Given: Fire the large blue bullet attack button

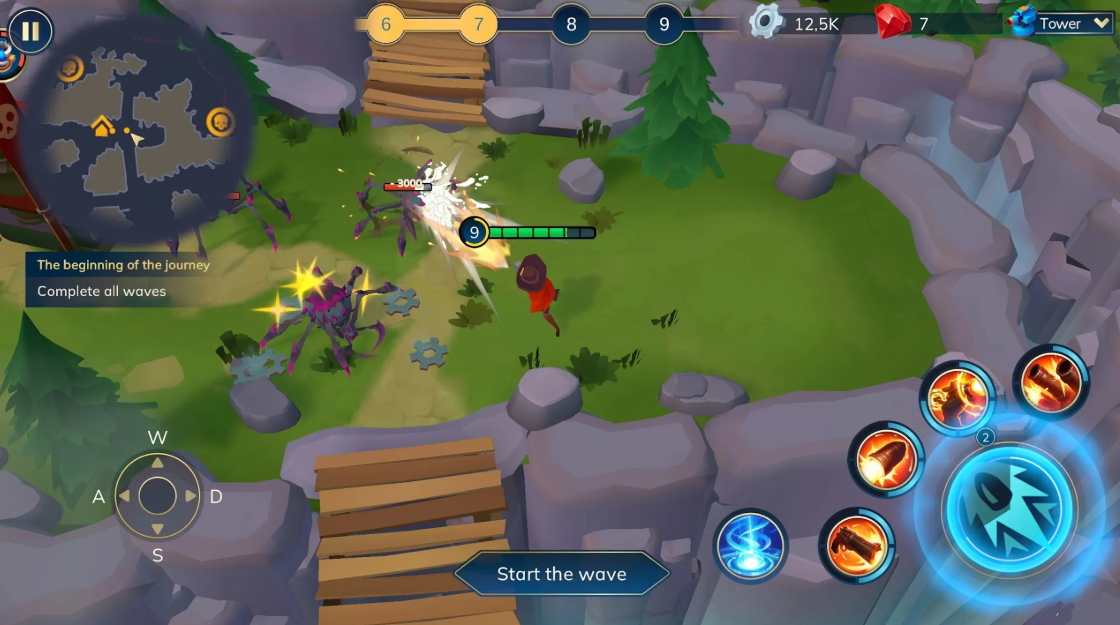Looking at the screenshot, I should pyautogui.click(x=1009, y=509).
